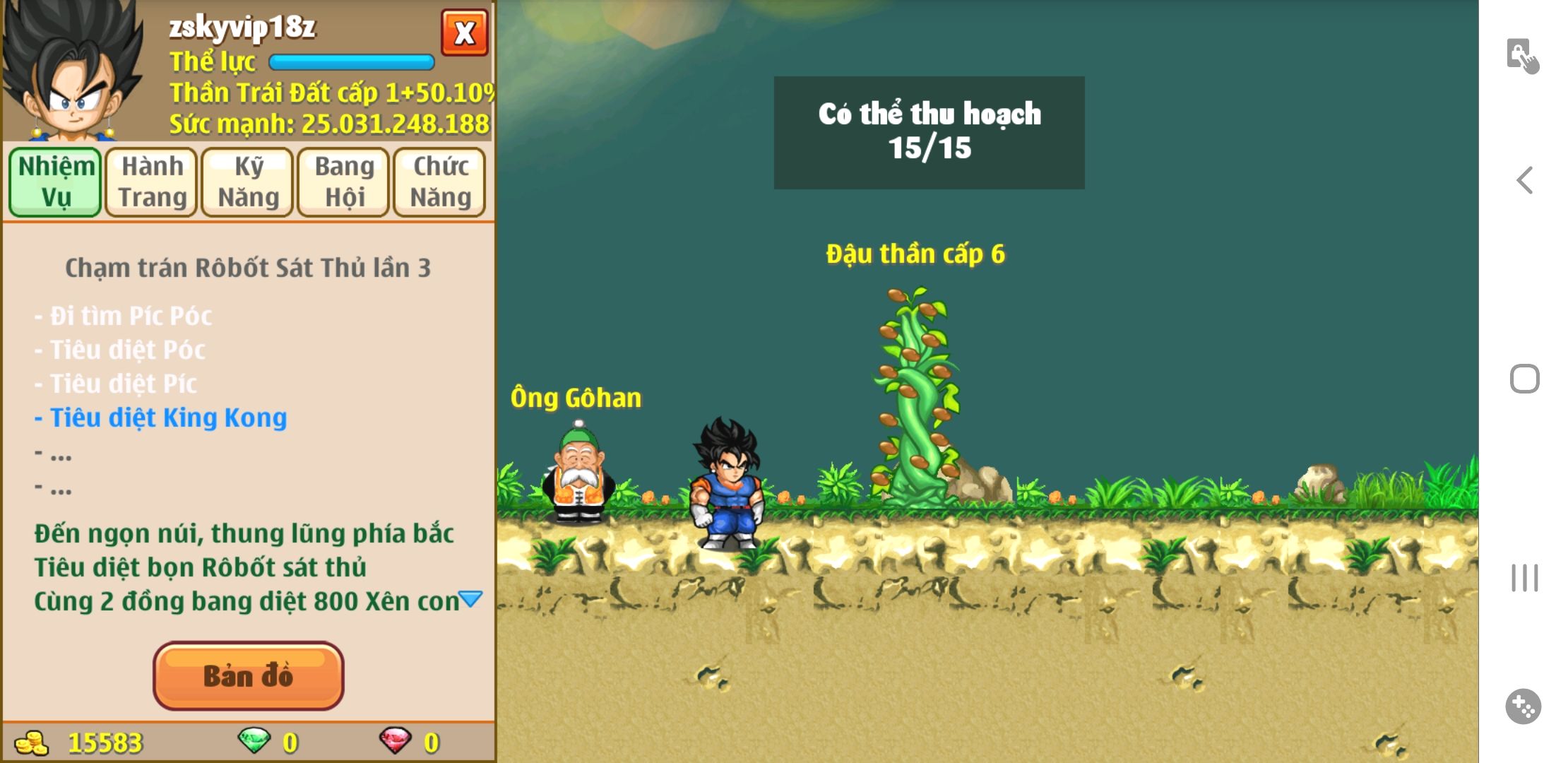Tap the Android back arrow
This screenshot has width=1568, height=763.
point(1524,180)
